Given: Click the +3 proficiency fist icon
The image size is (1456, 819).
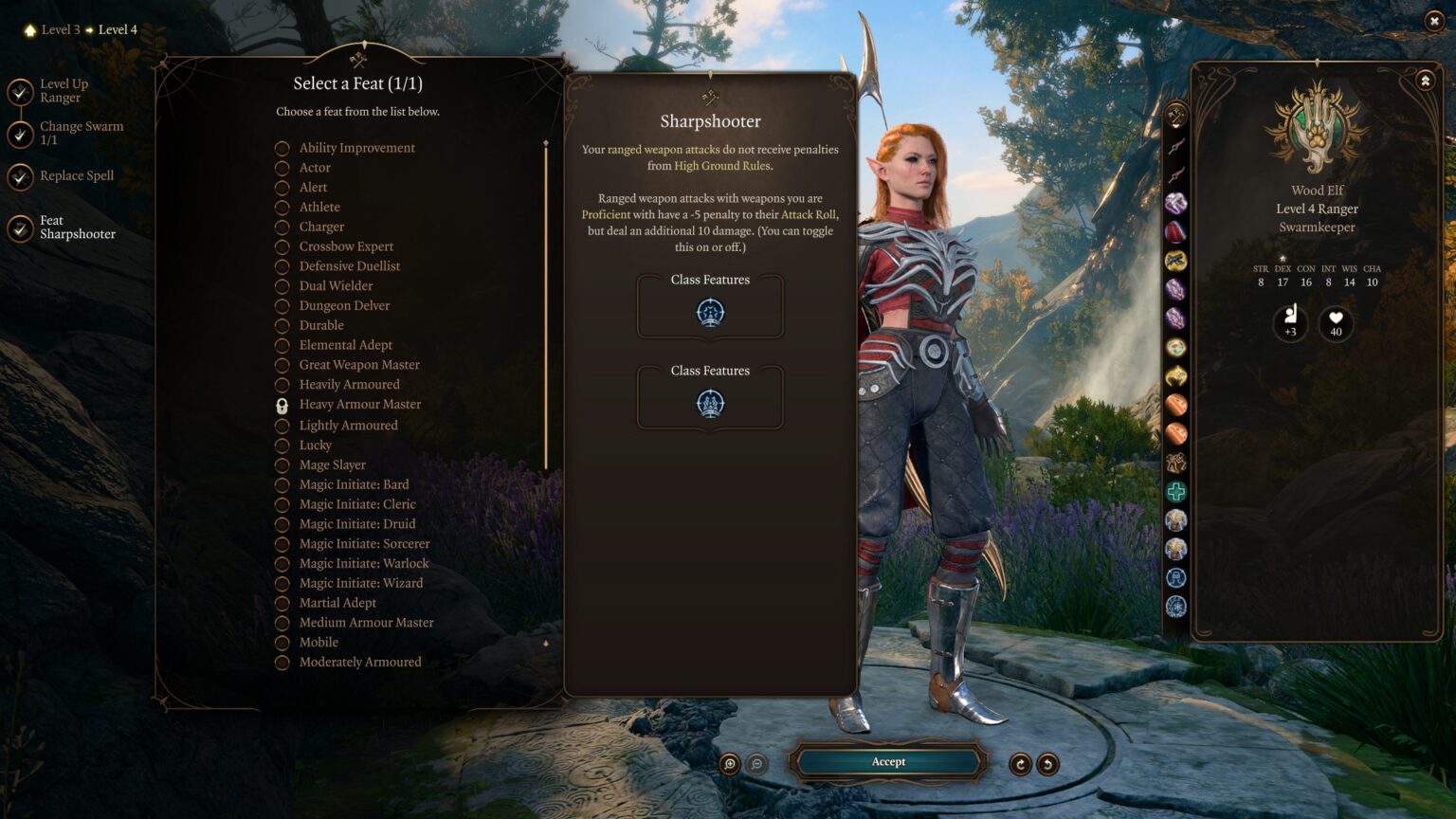Looking at the screenshot, I should 1289,323.
